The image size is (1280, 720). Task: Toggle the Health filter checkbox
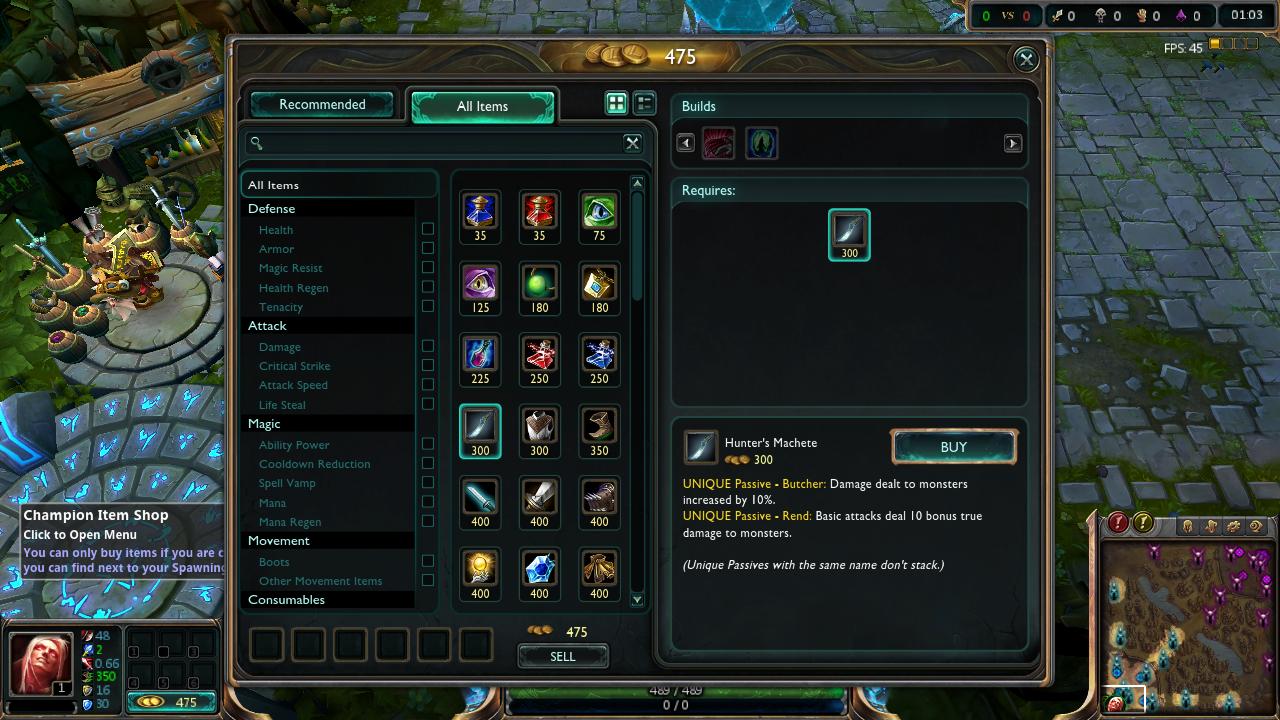[428, 229]
